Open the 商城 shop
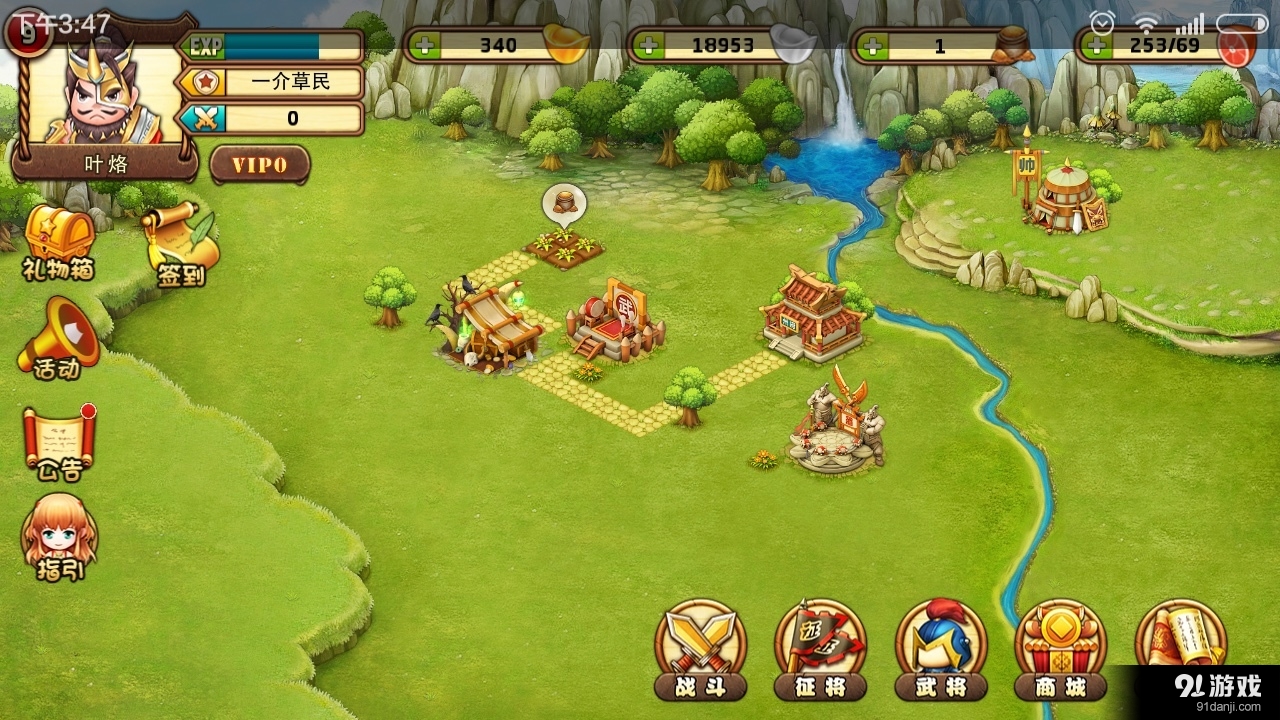The image size is (1280, 720). coord(1060,648)
